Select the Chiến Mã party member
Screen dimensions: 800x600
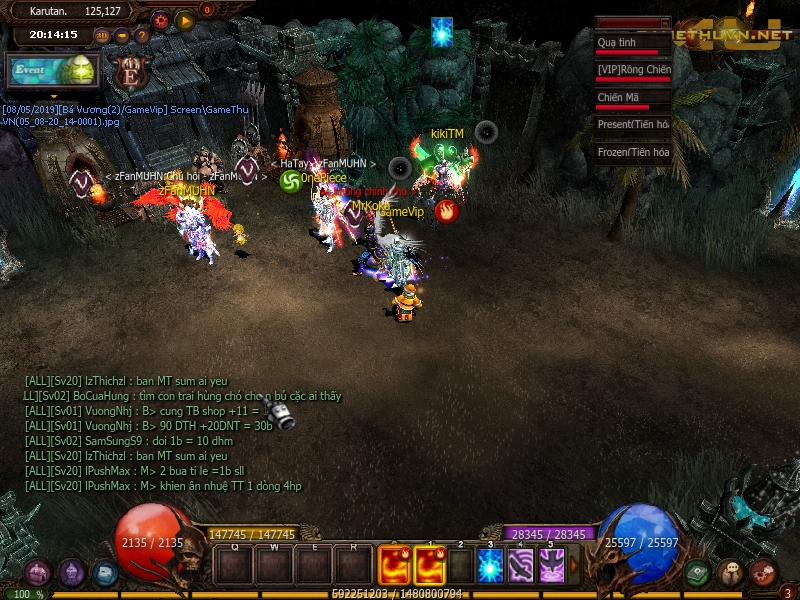coord(632,98)
